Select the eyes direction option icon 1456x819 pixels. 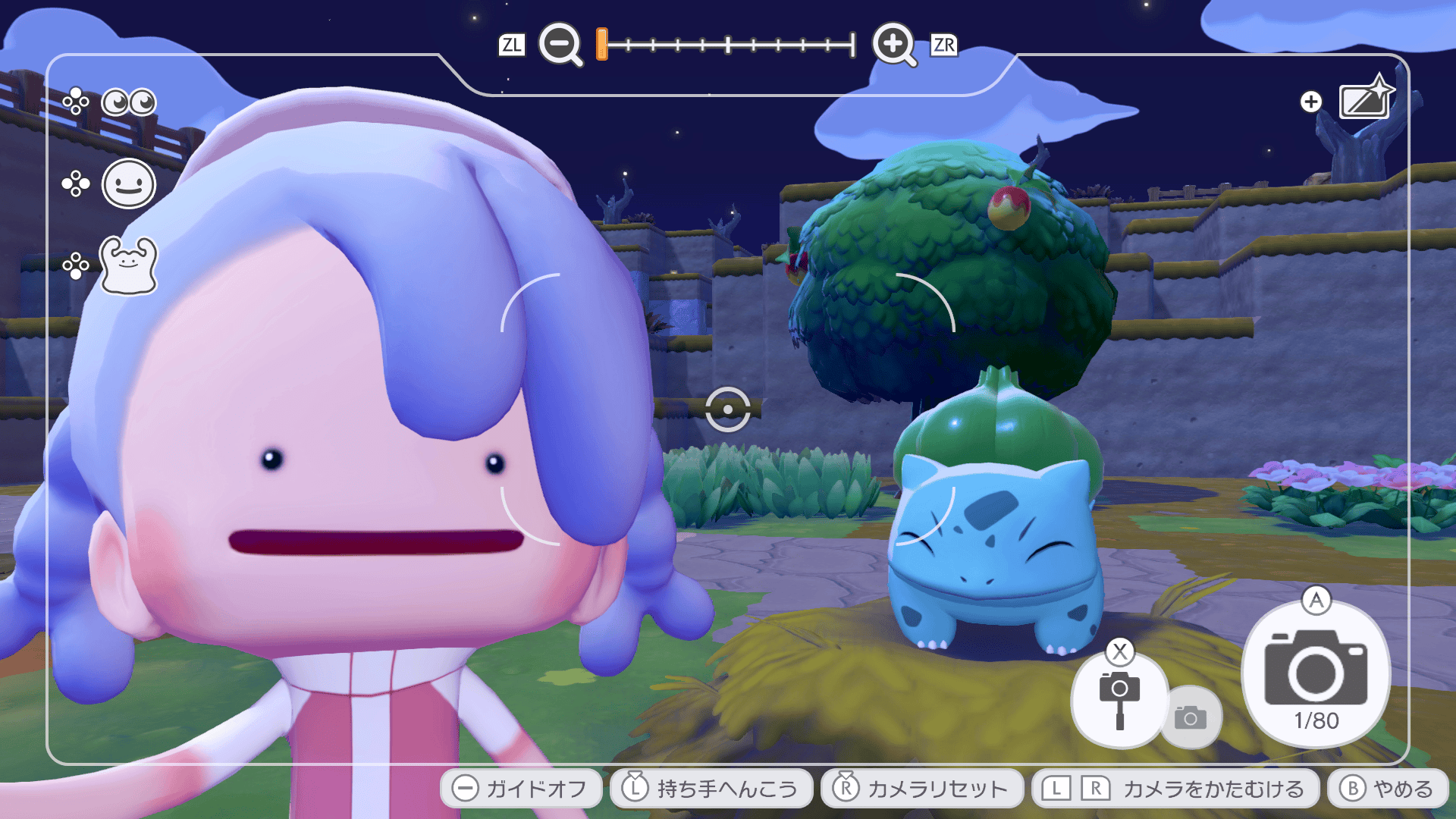128,102
